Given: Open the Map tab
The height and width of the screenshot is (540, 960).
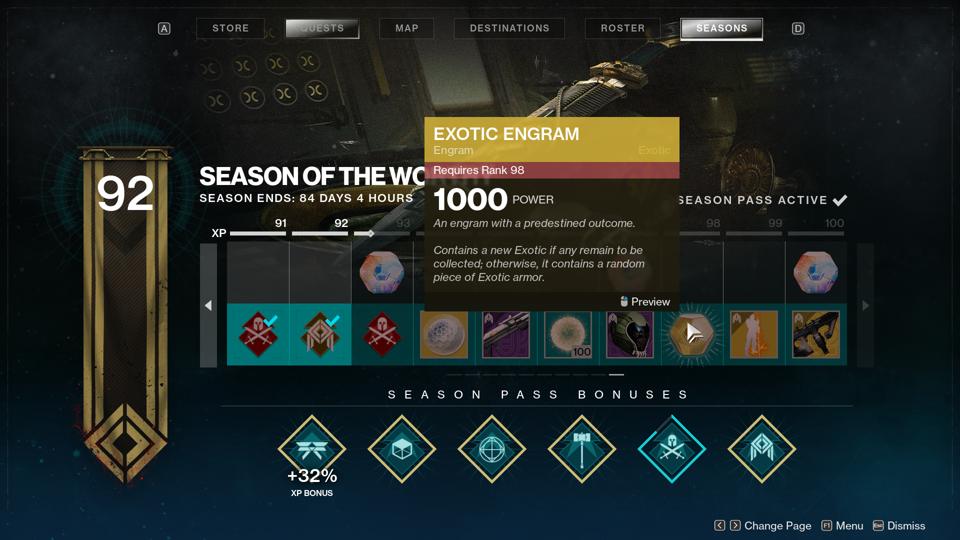Looking at the screenshot, I should click(407, 28).
